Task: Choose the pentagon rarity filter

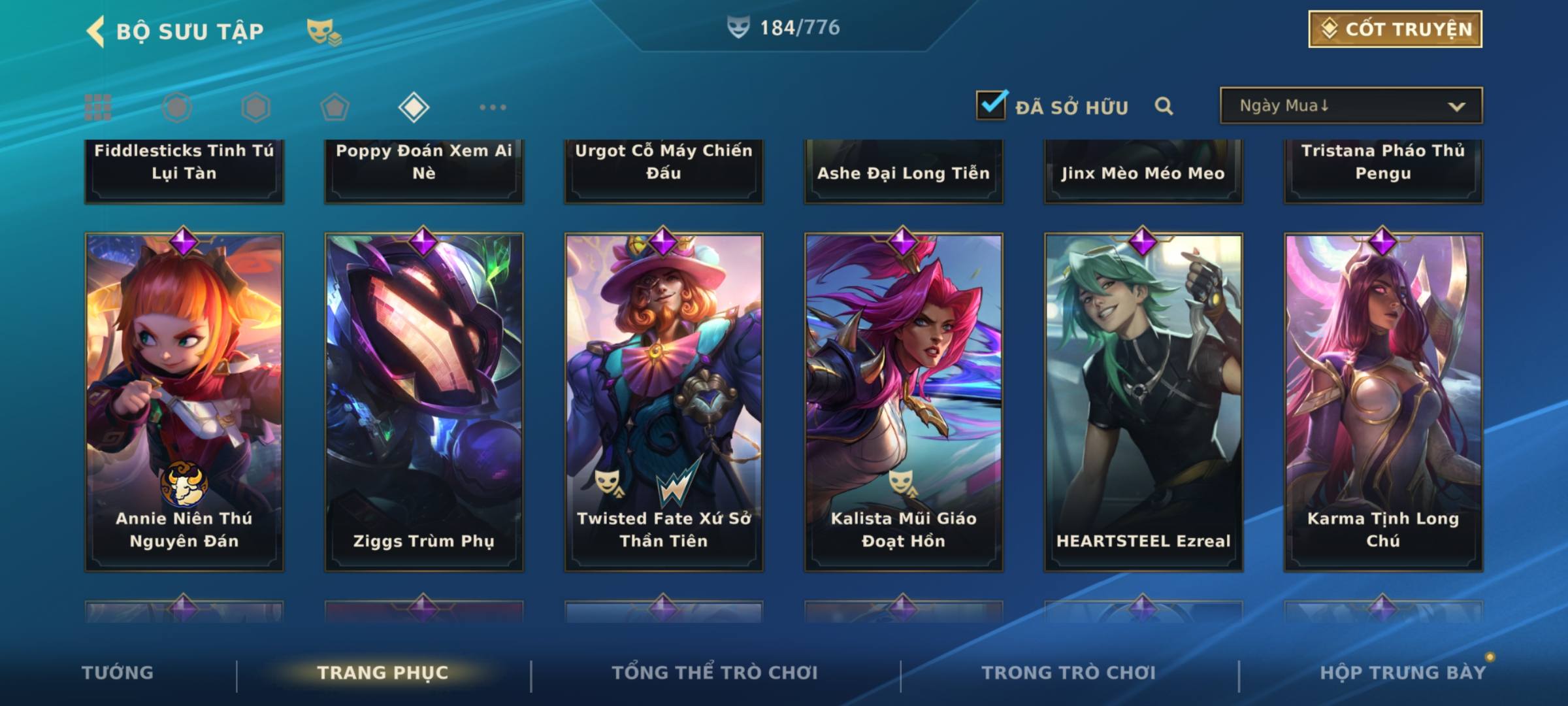Action: (x=335, y=107)
